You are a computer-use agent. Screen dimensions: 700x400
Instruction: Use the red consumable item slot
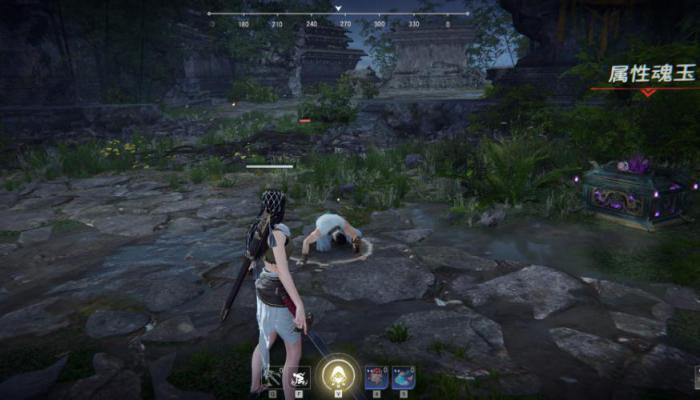pyautogui.click(x=376, y=377)
